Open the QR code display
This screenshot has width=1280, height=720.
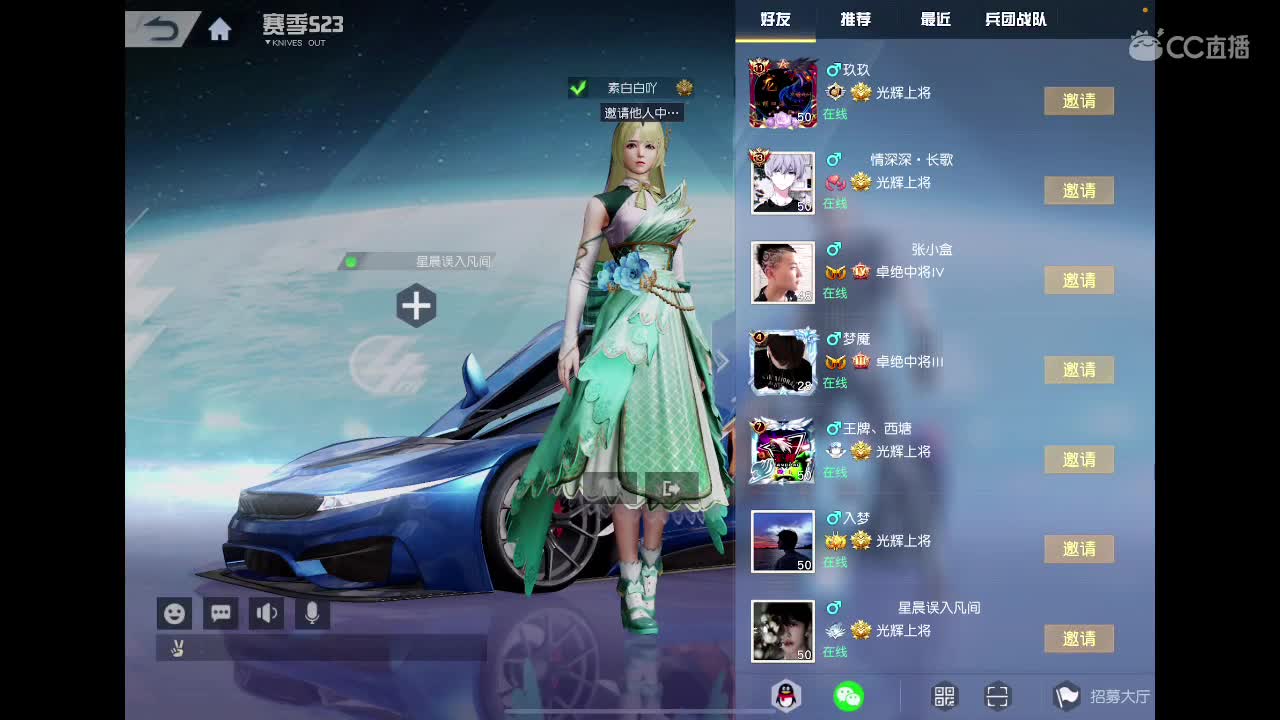click(941, 696)
